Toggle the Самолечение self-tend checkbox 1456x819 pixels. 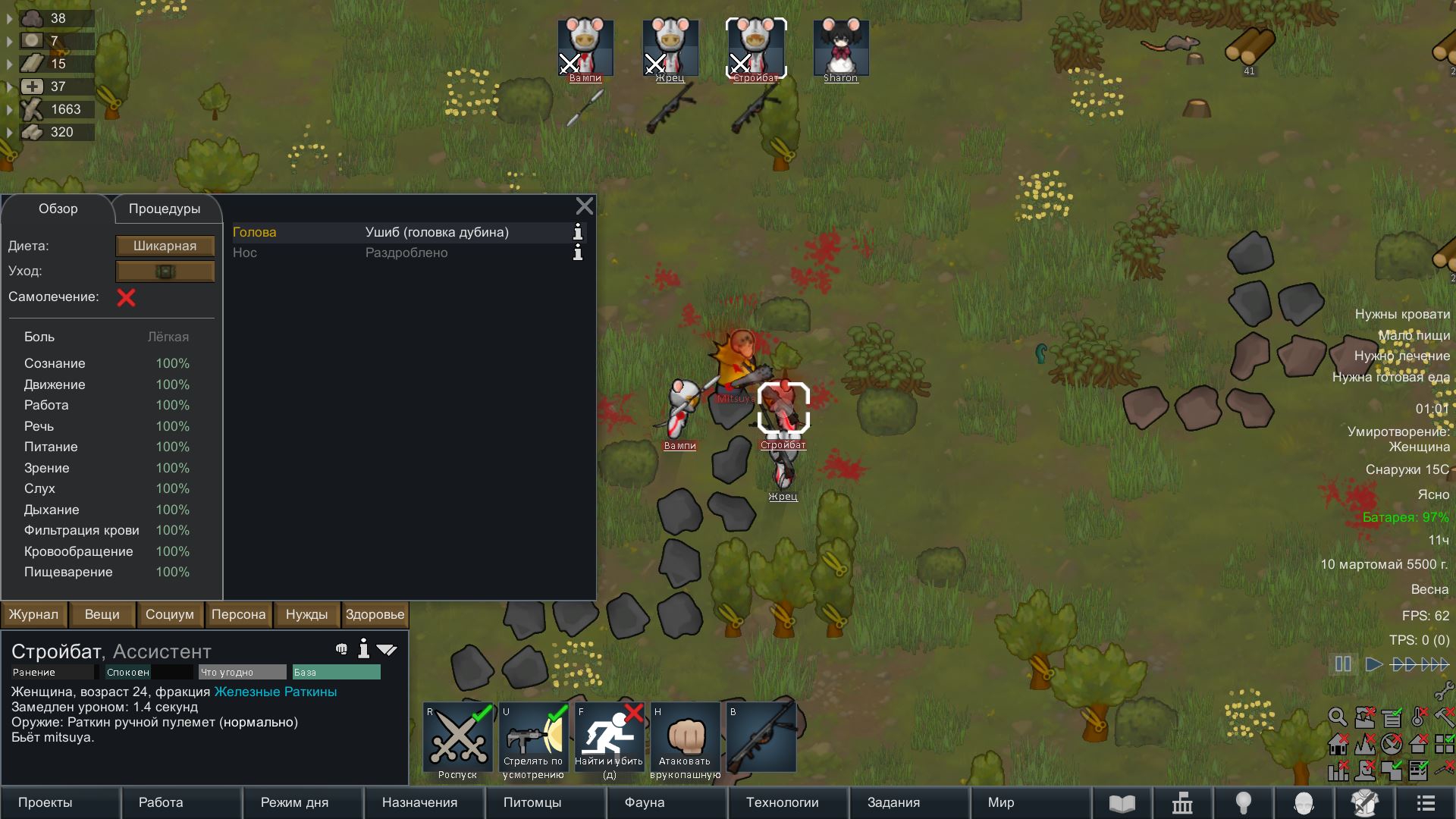[x=126, y=297]
